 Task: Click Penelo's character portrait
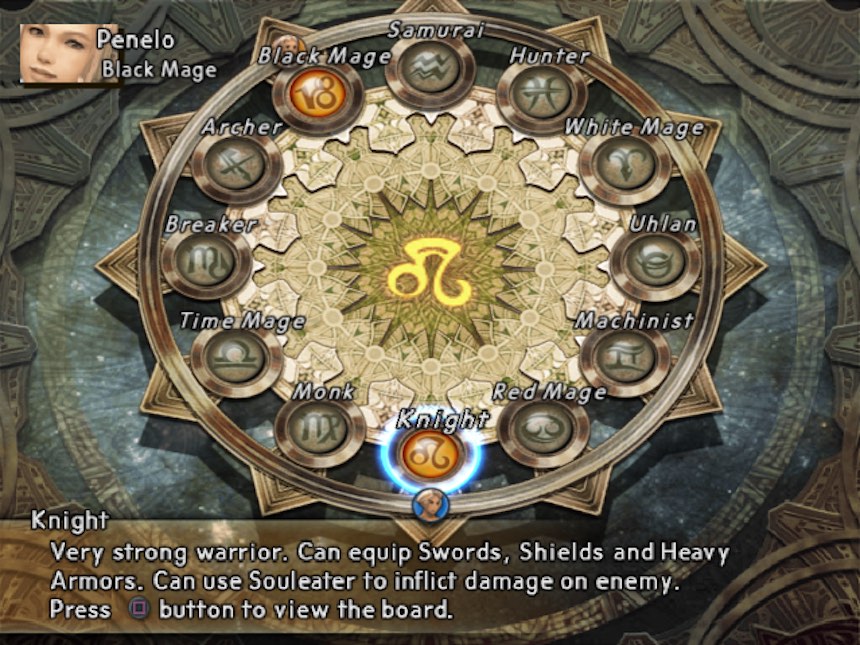[56, 54]
